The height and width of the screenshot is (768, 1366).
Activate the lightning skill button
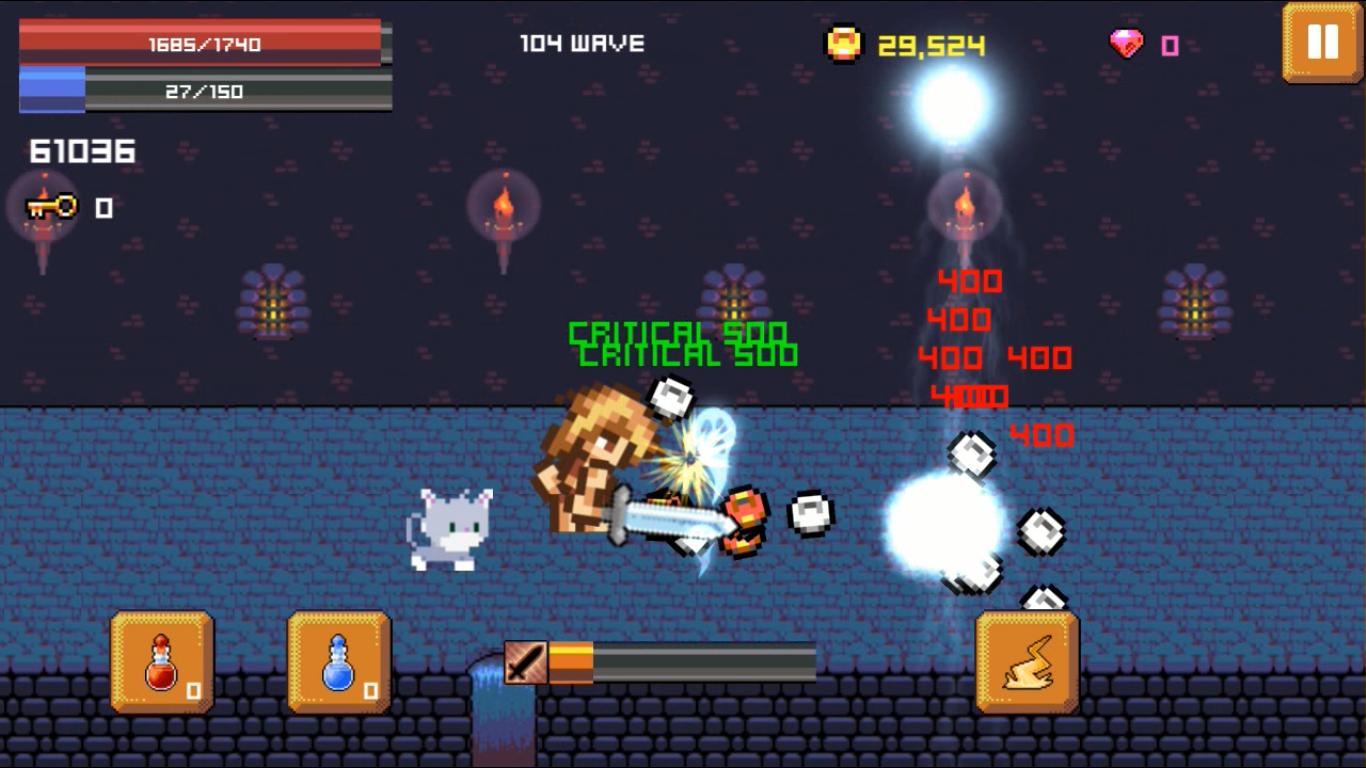click(1027, 660)
